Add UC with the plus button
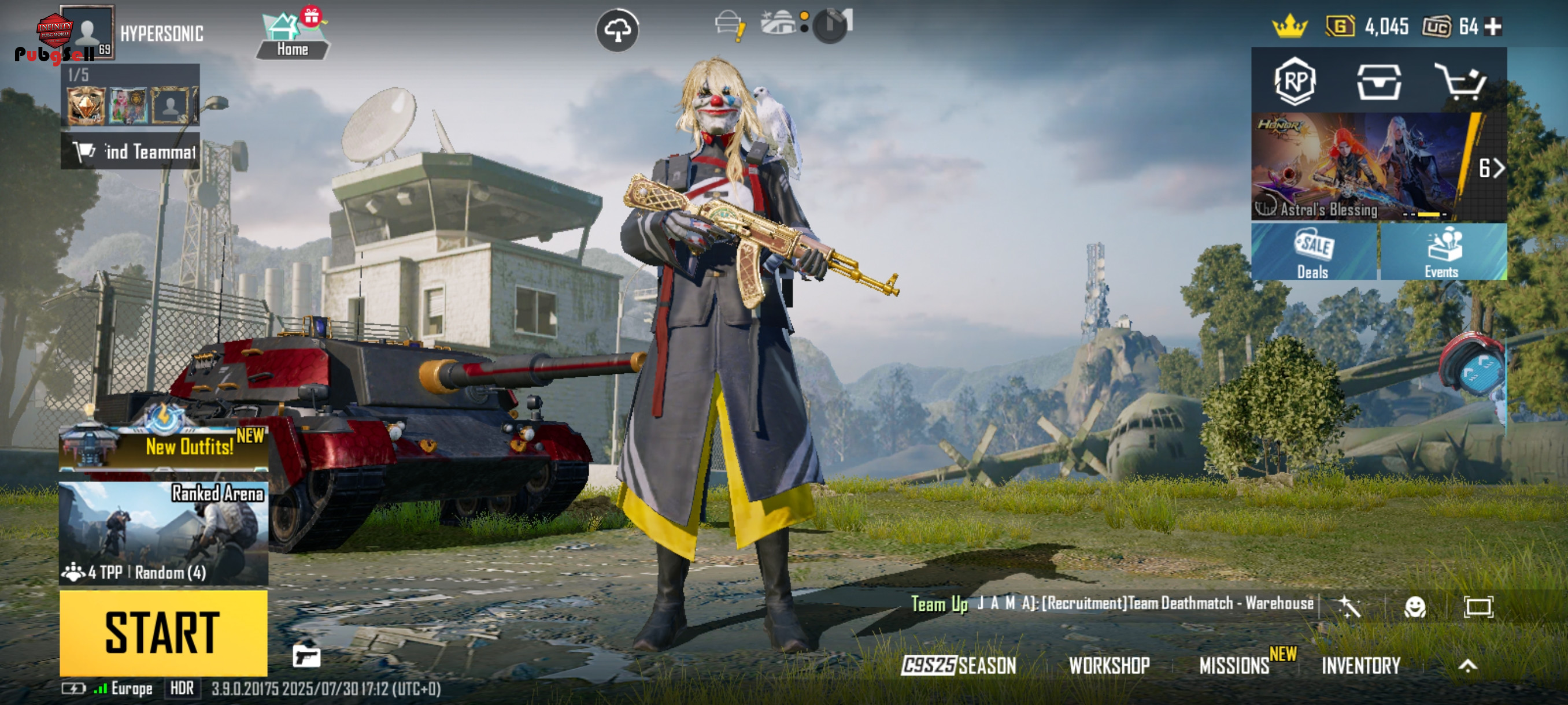The height and width of the screenshot is (705, 1568). click(1493, 26)
